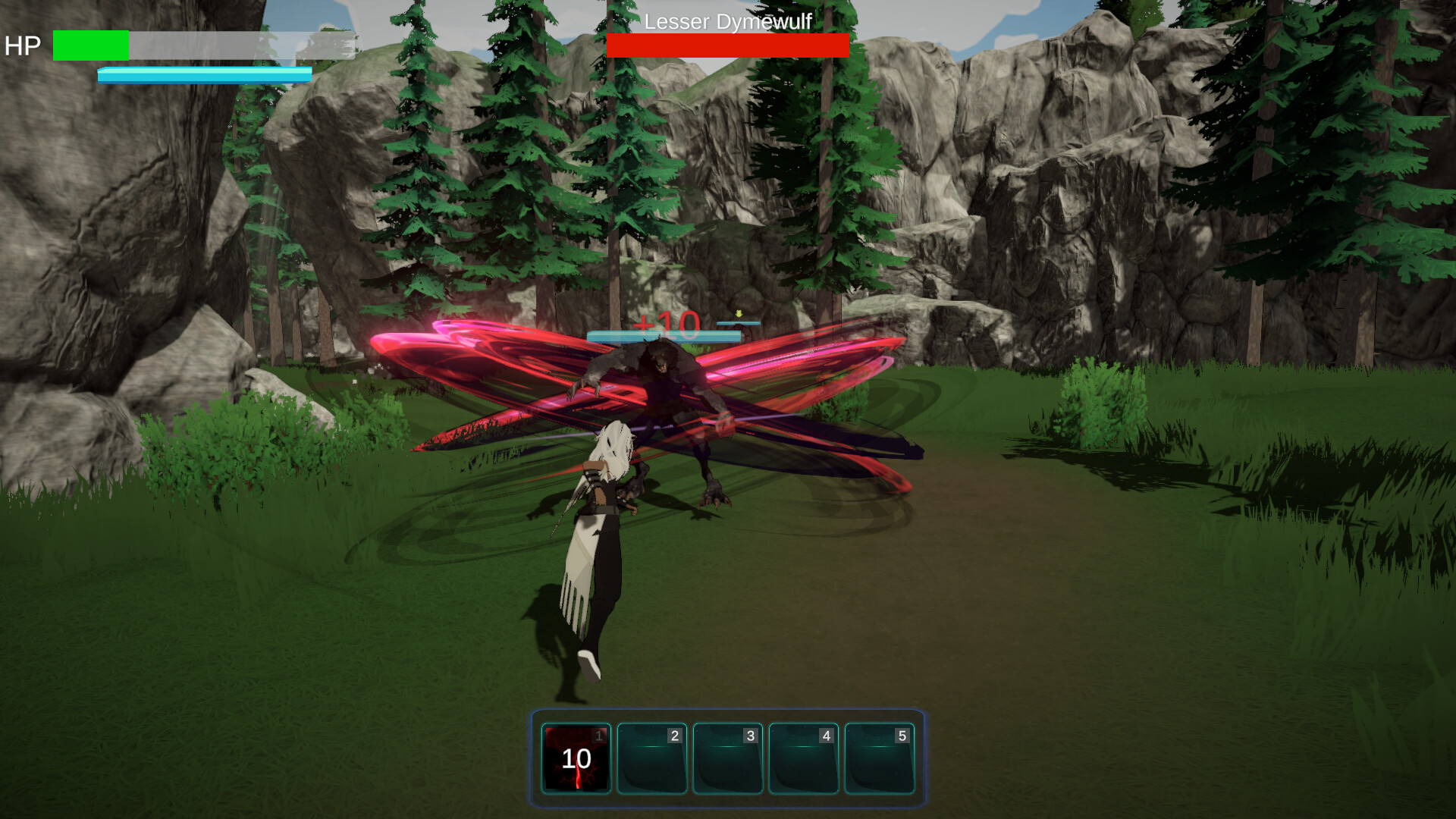Image resolution: width=1456 pixels, height=819 pixels.
Task: Click the keybind label 5 on the hotbar
Action: (901, 734)
